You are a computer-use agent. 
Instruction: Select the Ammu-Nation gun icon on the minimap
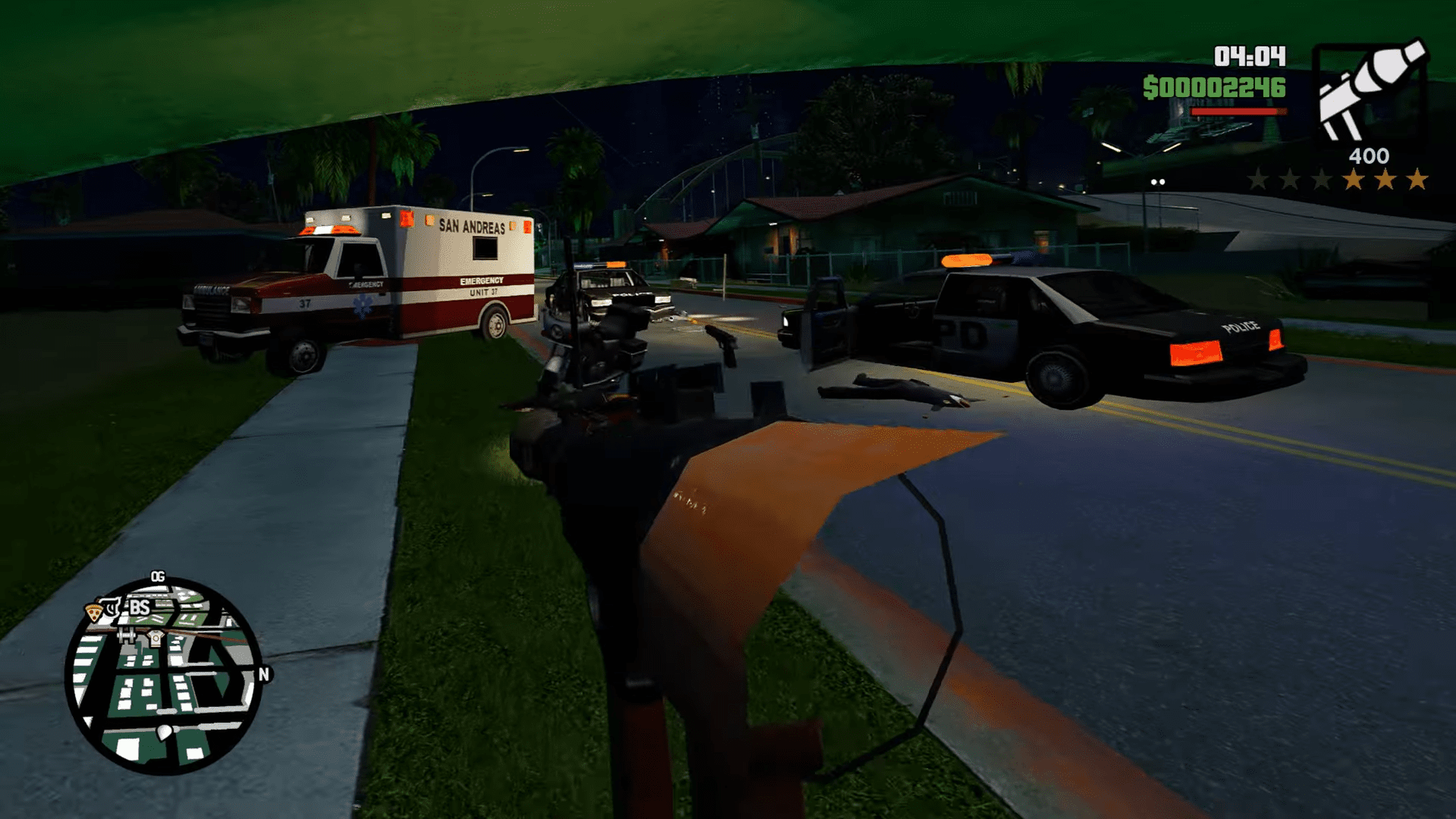111,607
